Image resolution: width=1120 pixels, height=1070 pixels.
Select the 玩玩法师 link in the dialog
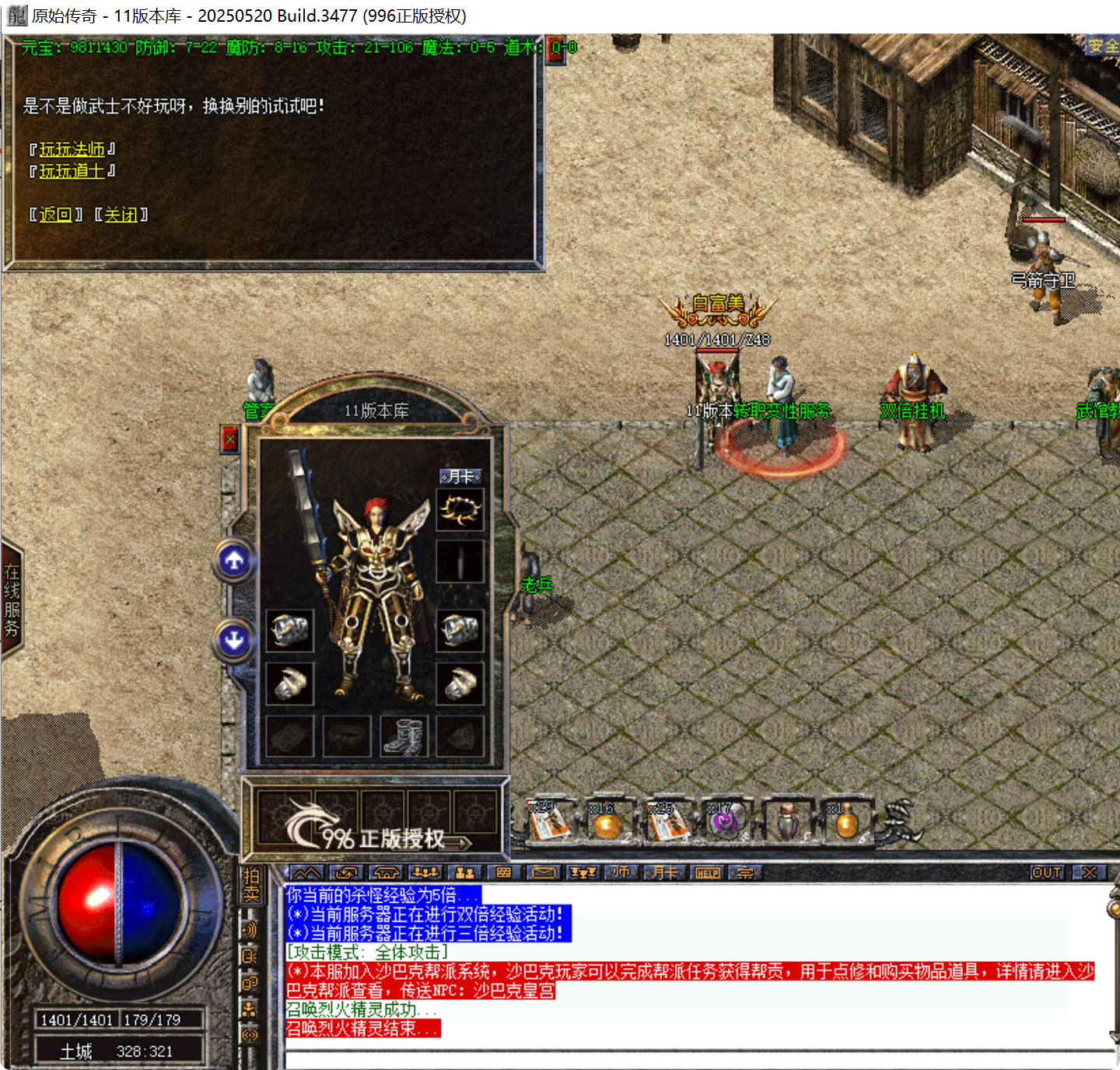(x=73, y=150)
